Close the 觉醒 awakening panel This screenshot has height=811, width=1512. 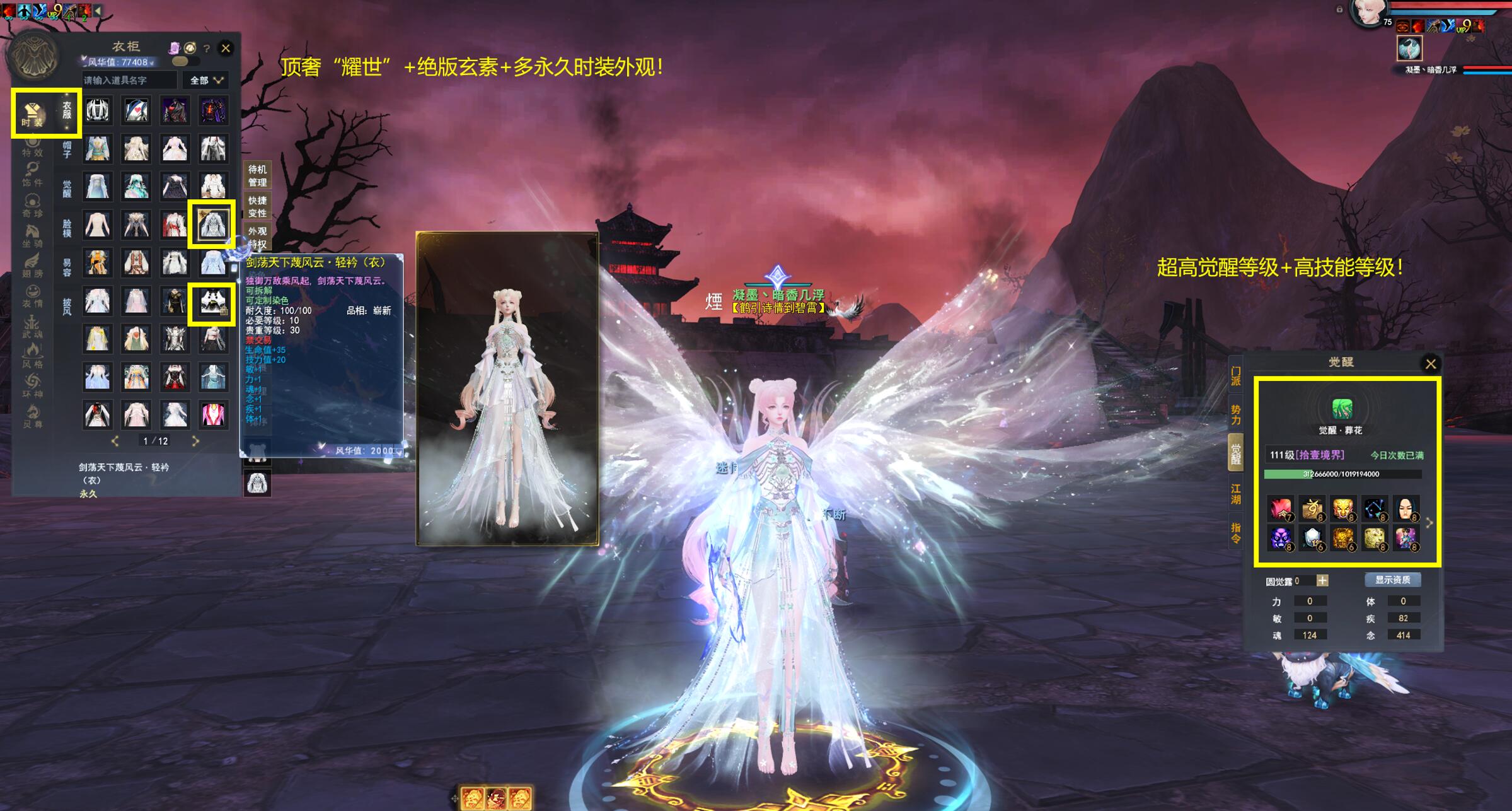point(1431,364)
